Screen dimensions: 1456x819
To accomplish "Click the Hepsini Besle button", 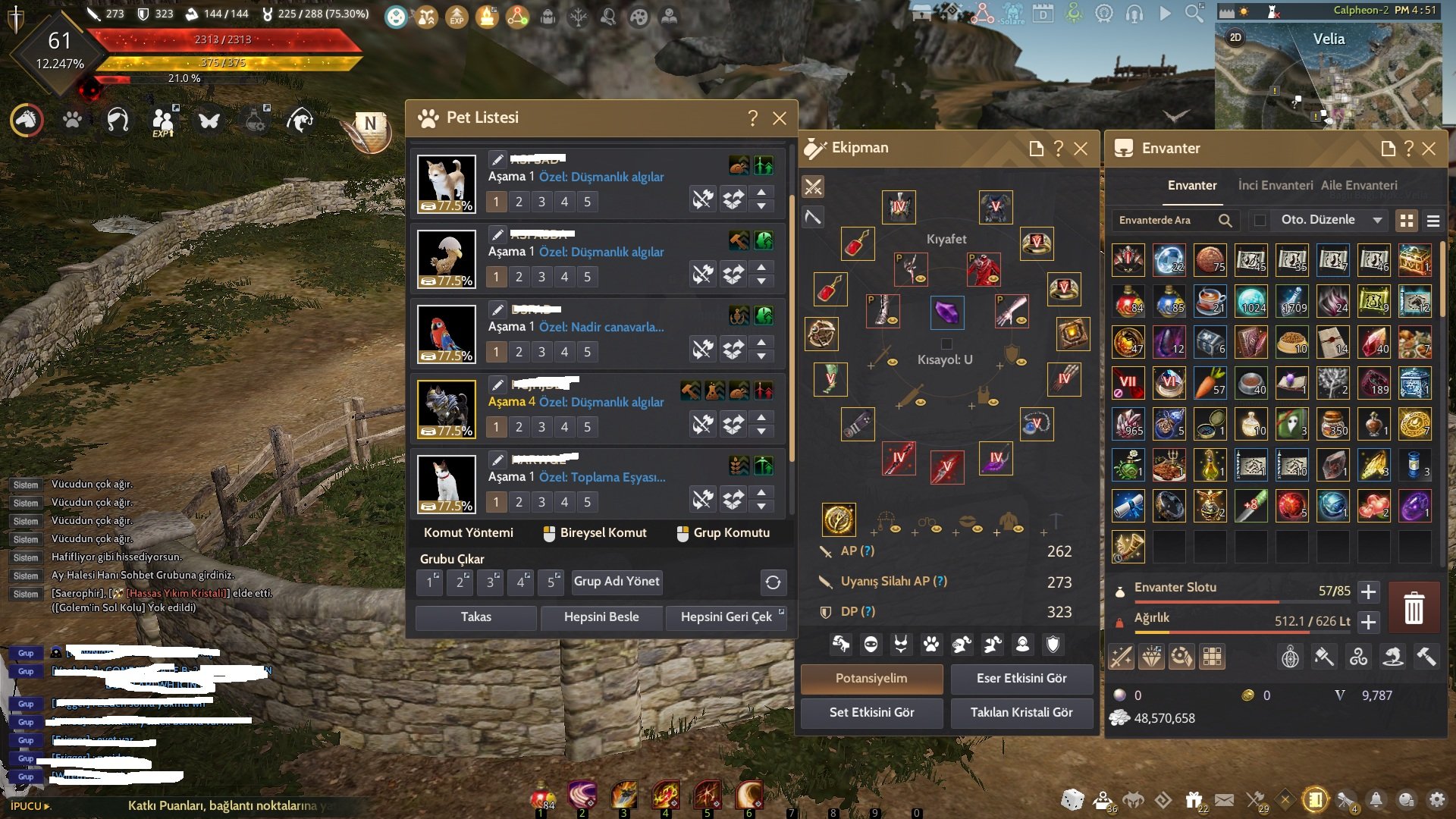I will point(601,617).
